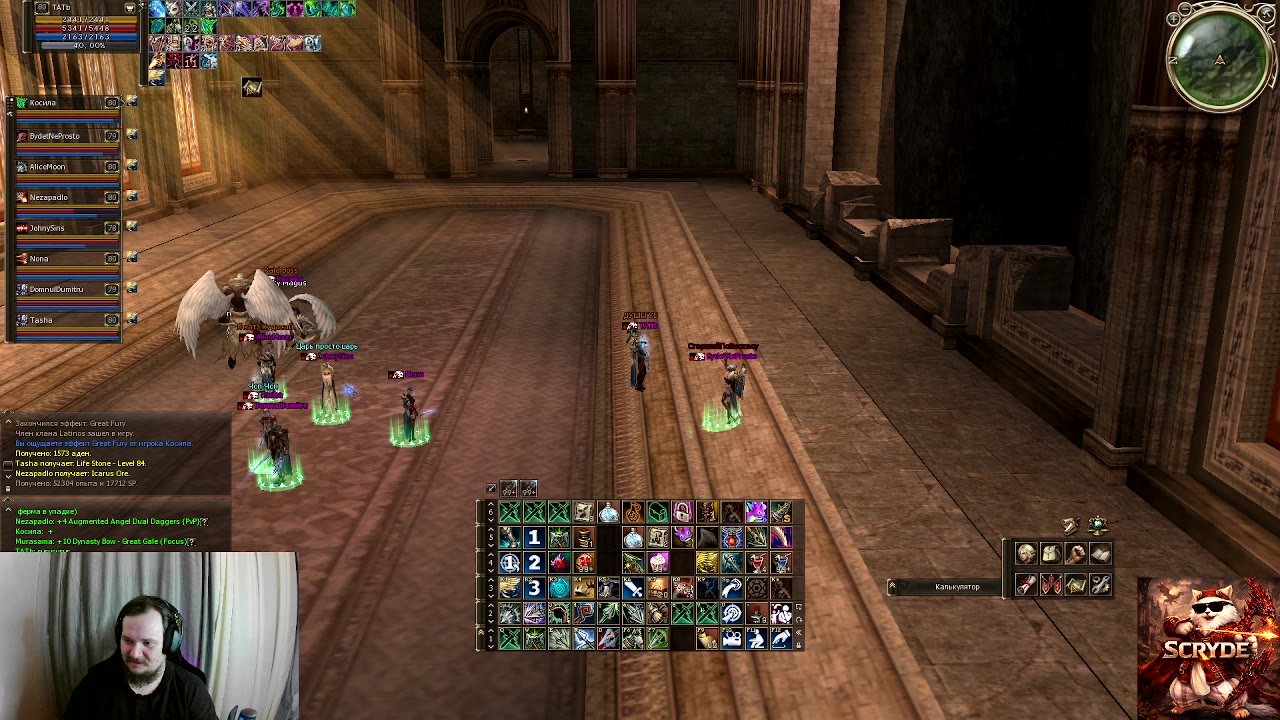Select party member Косила
This screenshot has width=1280, height=720.
click(43, 103)
